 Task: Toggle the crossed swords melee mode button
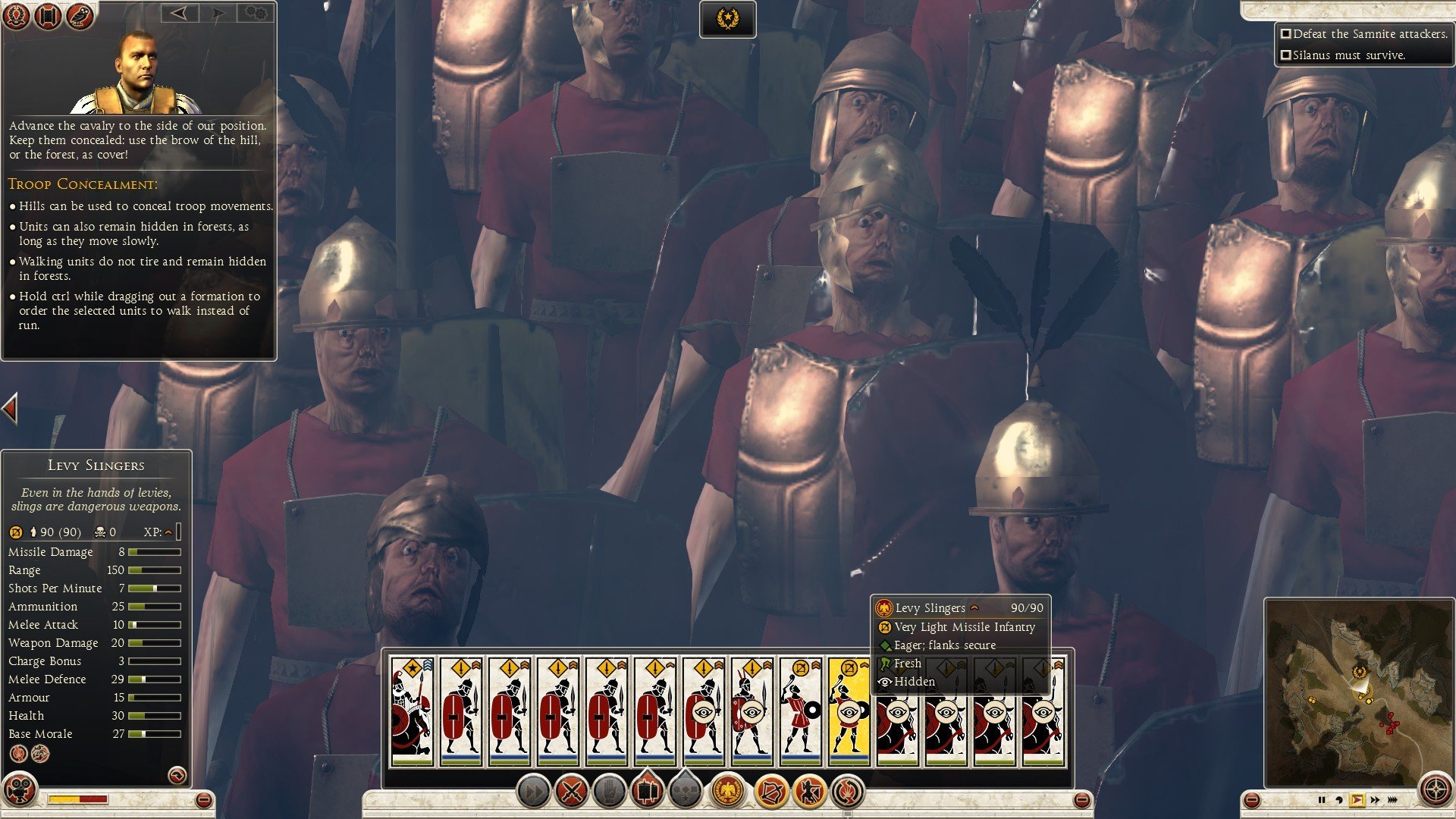(x=571, y=792)
